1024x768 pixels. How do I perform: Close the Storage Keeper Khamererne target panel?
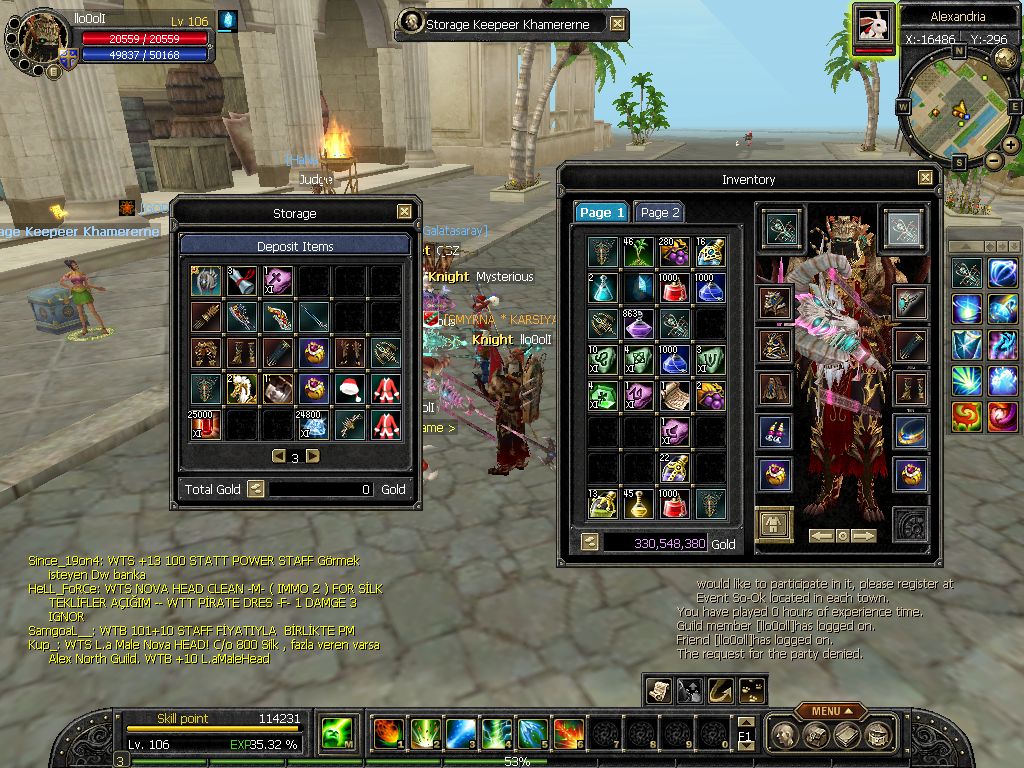618,24
